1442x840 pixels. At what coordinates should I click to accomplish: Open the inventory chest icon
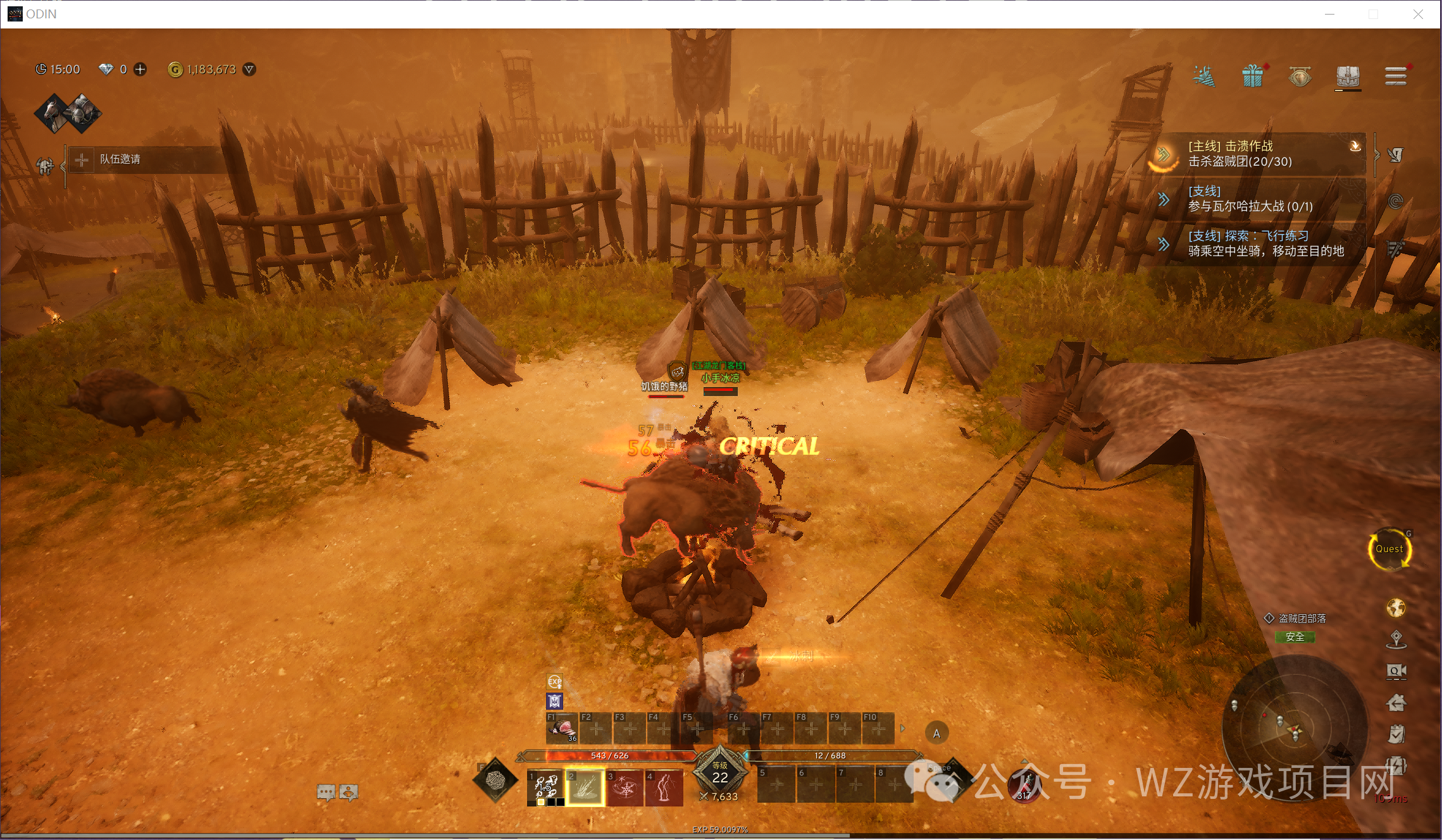point(1348,77)
